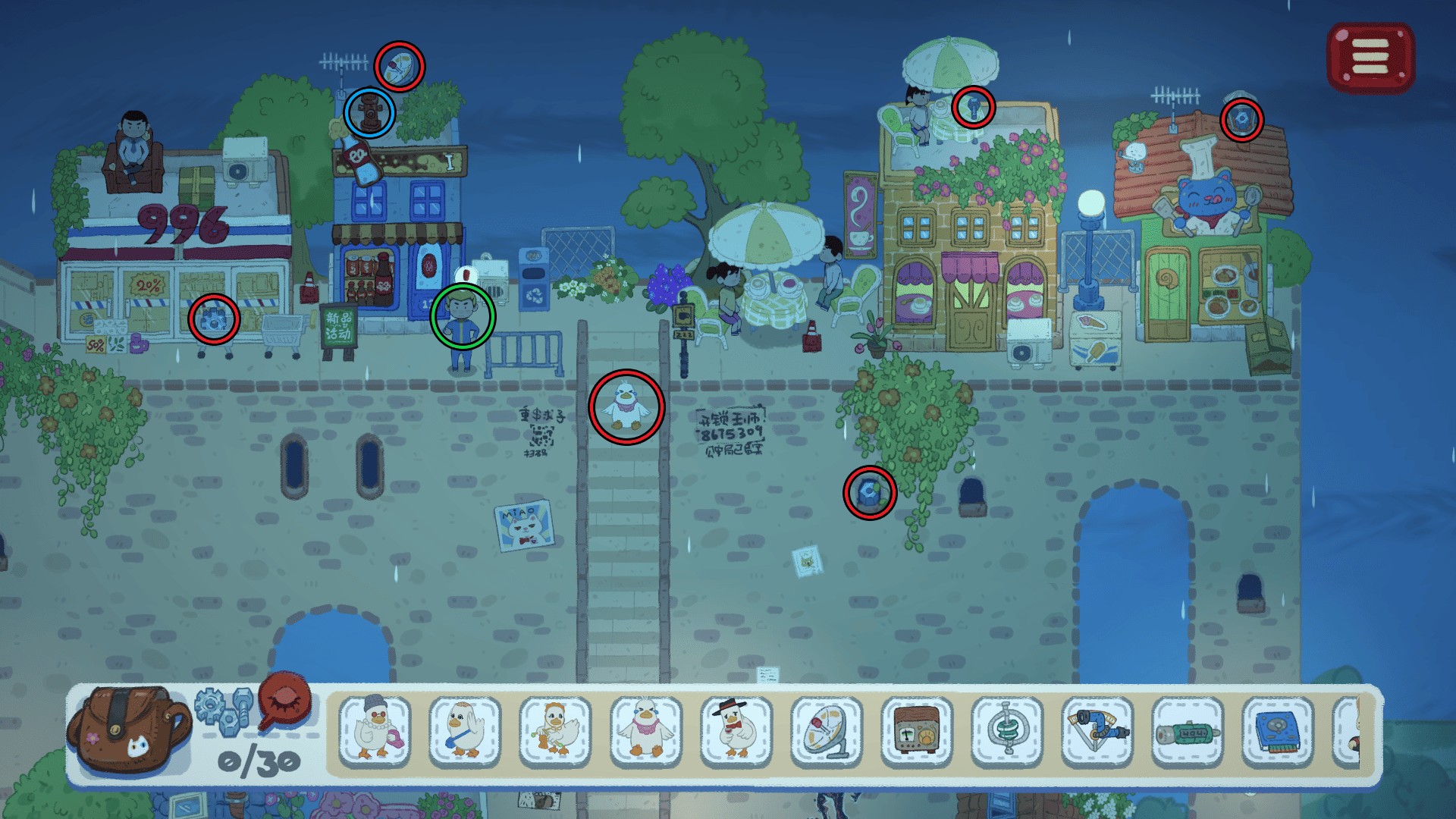Select the duck in black hat and bowtie

[x=736, y=730]
